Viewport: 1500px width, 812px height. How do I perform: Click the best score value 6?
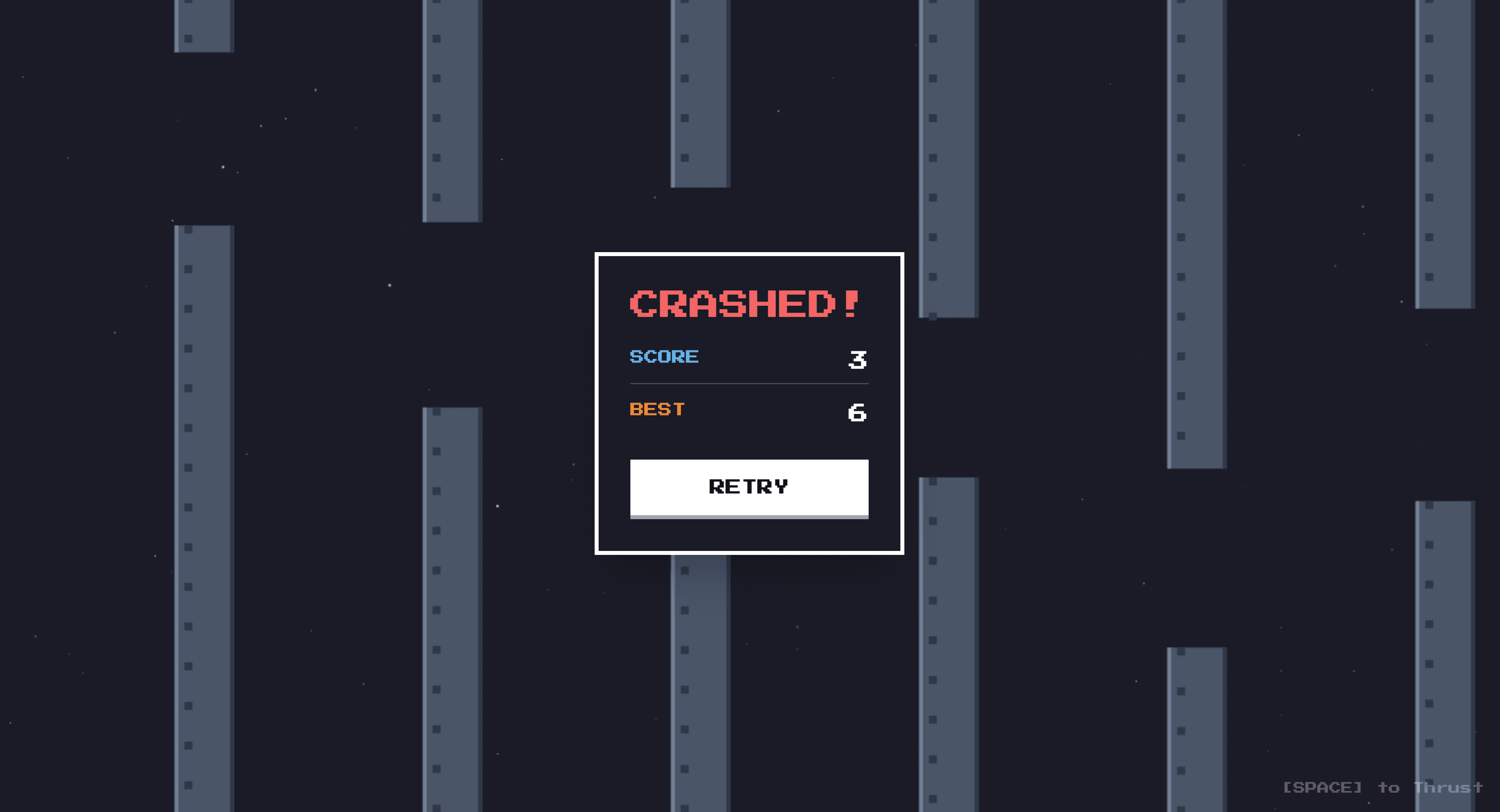856,413
